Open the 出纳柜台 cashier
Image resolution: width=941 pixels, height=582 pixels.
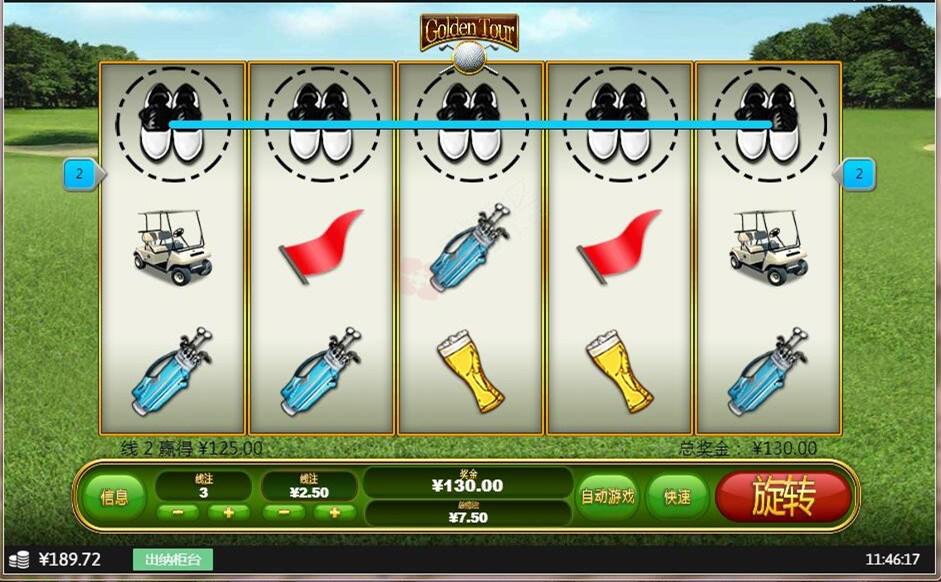174,560
